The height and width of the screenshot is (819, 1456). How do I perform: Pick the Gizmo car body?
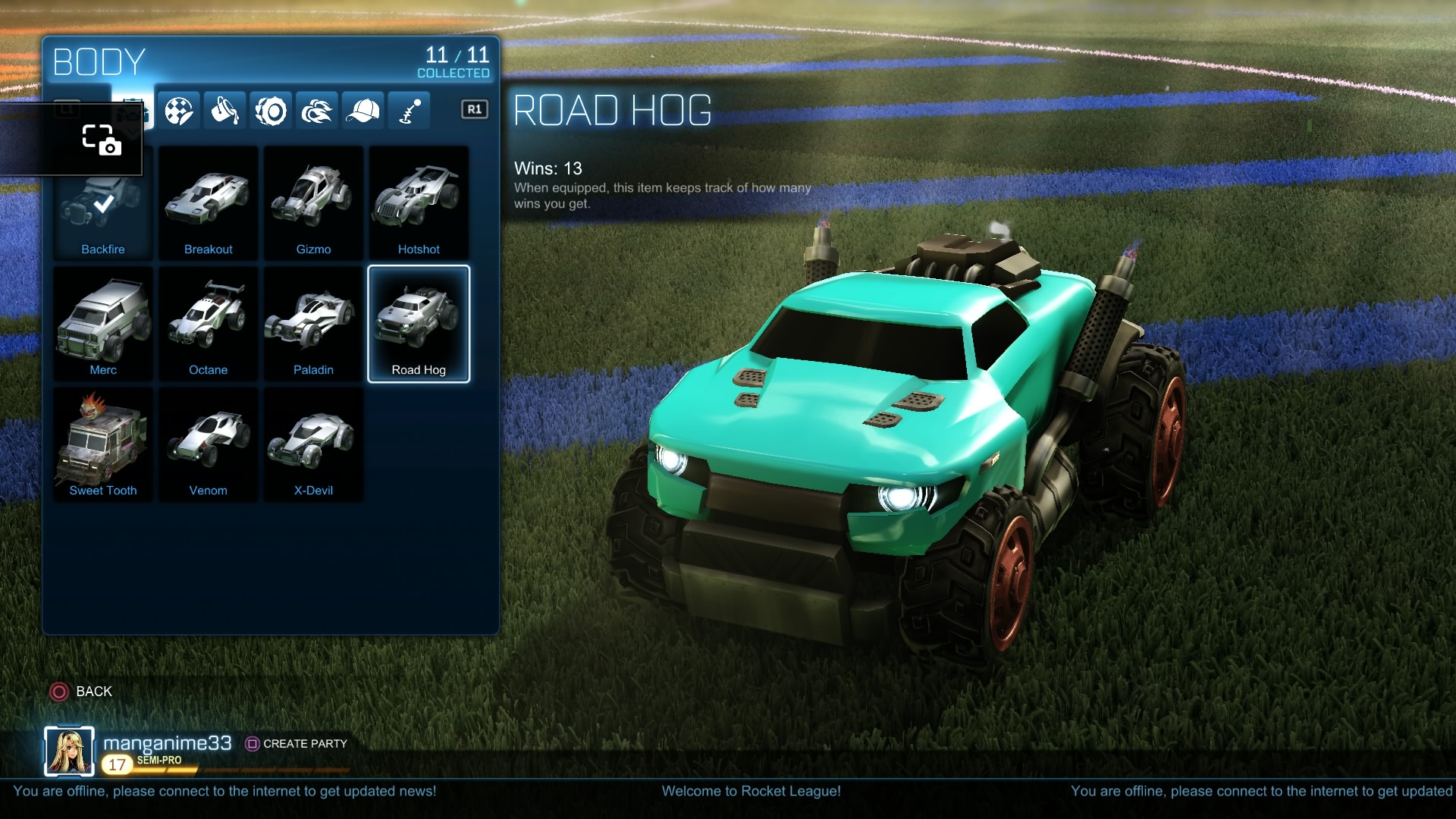coord(313,203)
